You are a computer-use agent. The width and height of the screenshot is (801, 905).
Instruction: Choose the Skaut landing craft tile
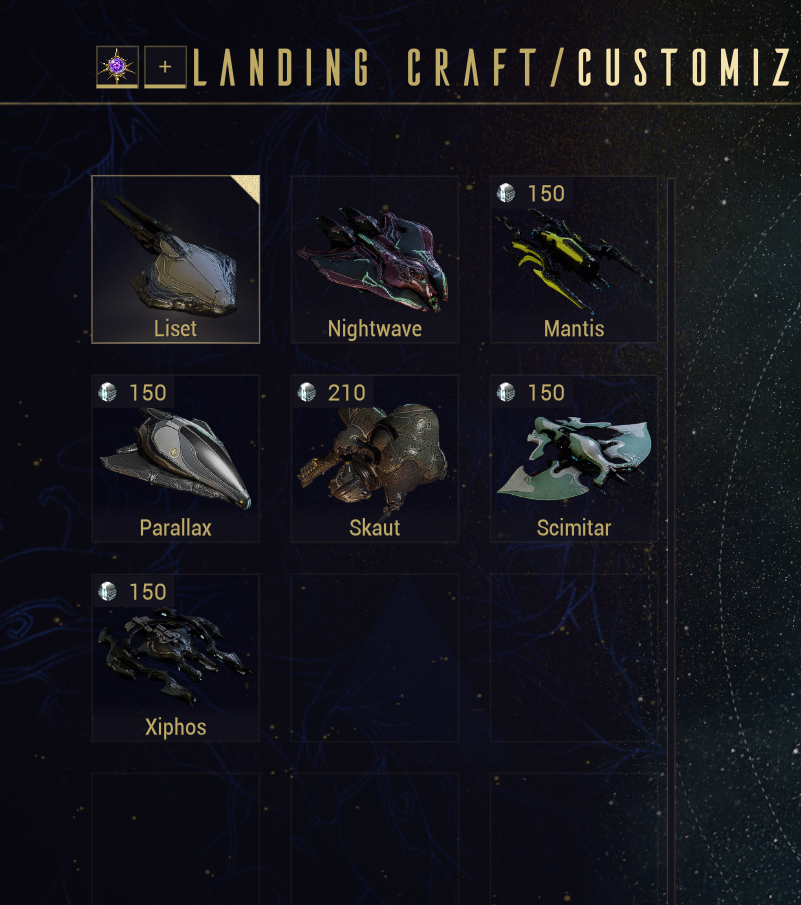tap(375, 459)
